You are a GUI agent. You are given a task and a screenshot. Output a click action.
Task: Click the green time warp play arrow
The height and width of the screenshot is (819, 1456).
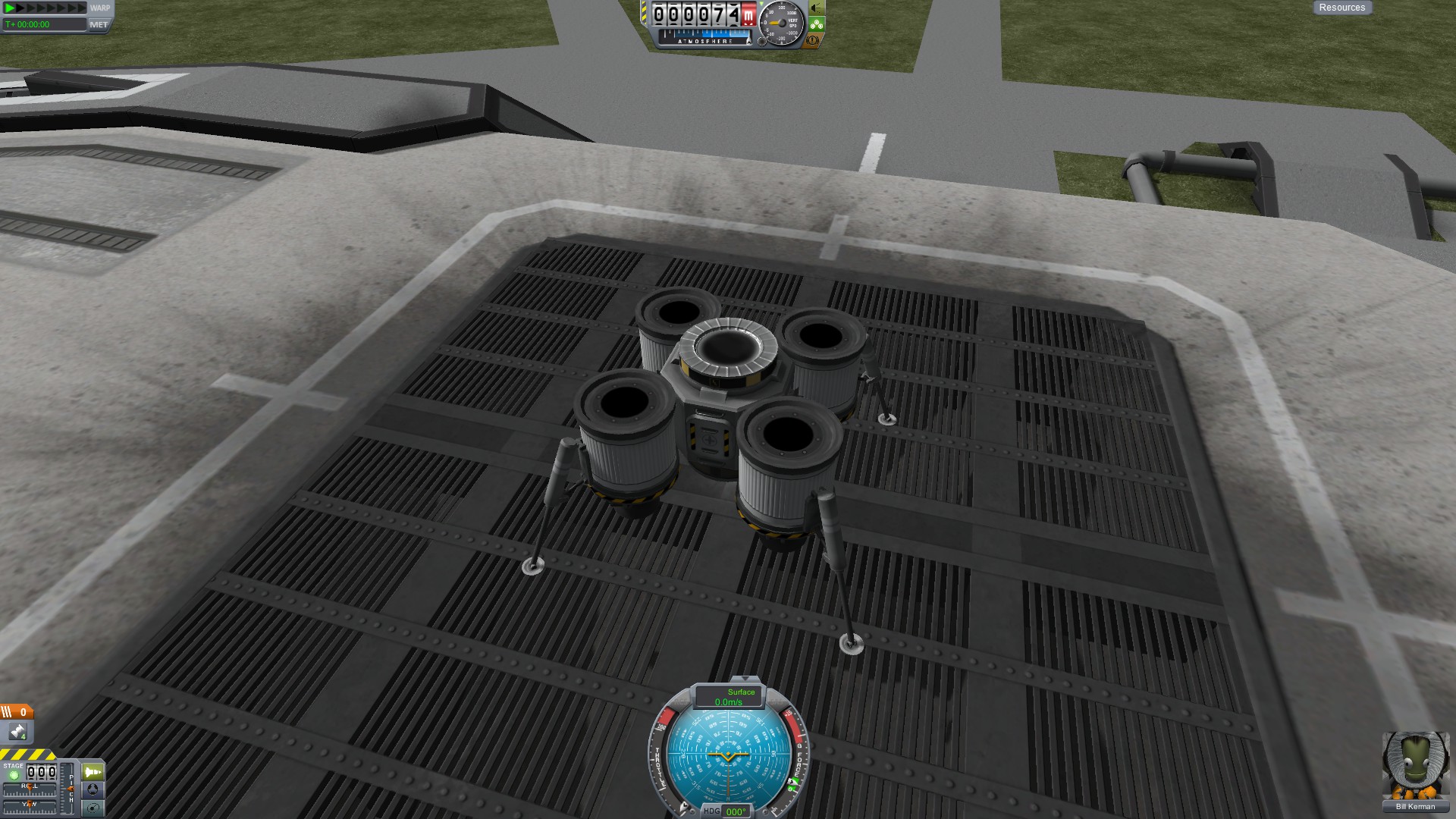click(x=10, y=8)
